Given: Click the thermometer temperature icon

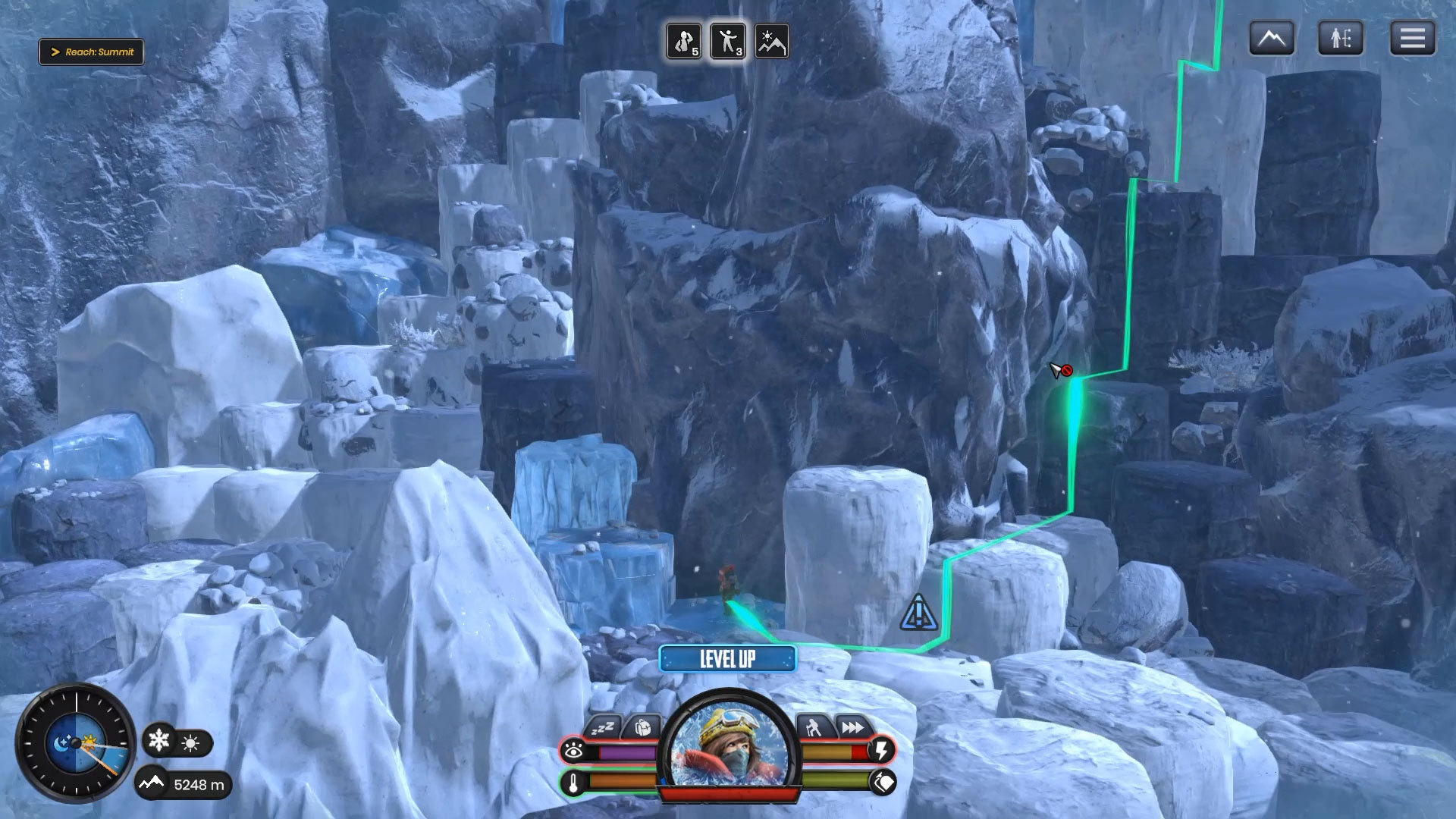Looking at the screenshot, I should point(573,783).
